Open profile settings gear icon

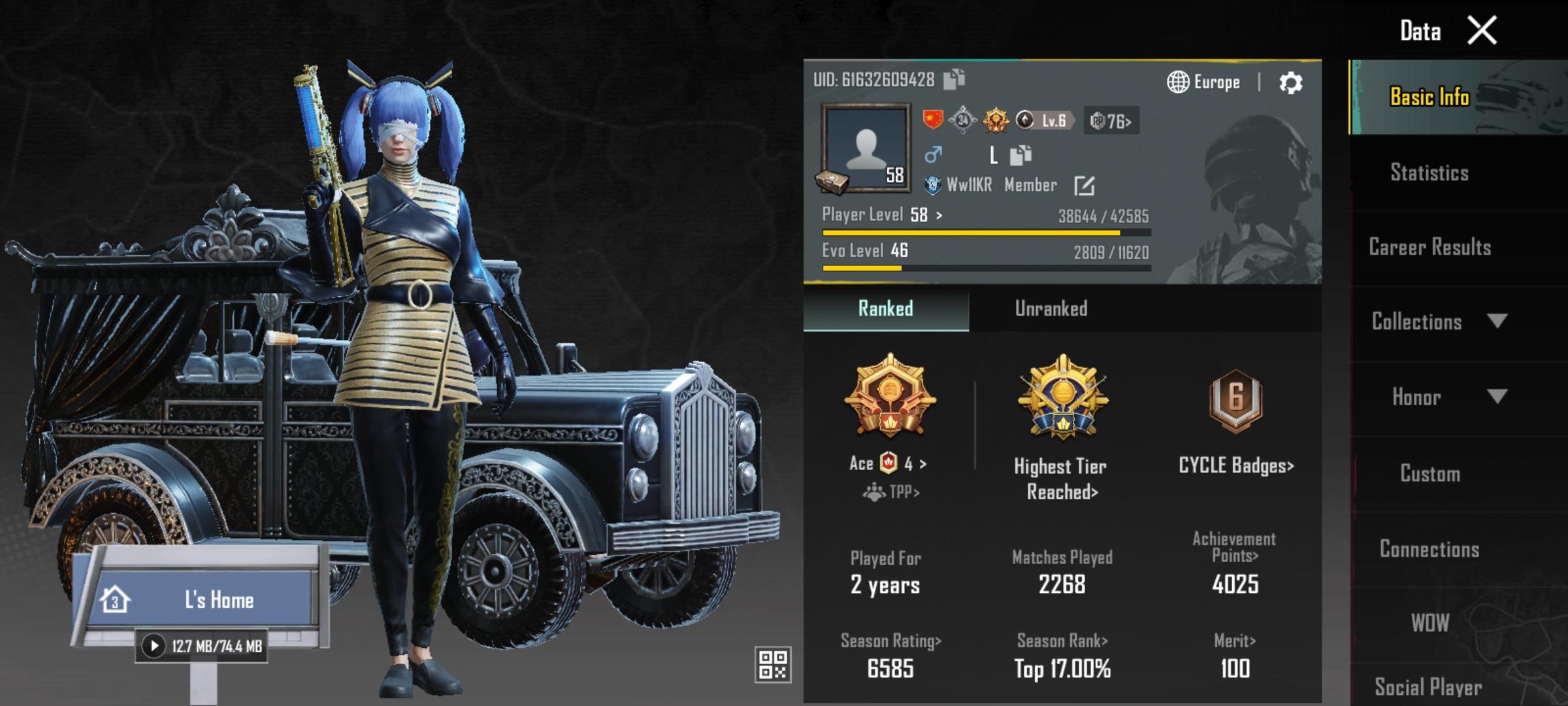[1290, 83]
